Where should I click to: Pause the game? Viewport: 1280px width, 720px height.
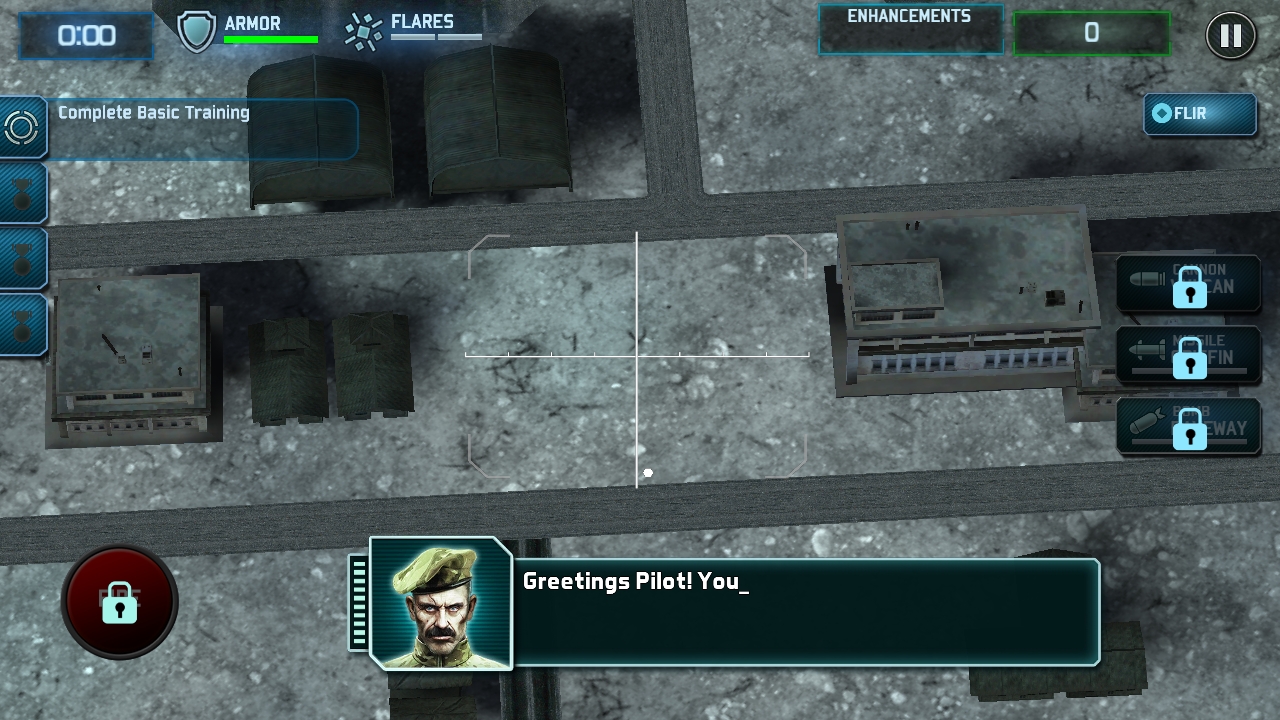(x=1230, y=36)
